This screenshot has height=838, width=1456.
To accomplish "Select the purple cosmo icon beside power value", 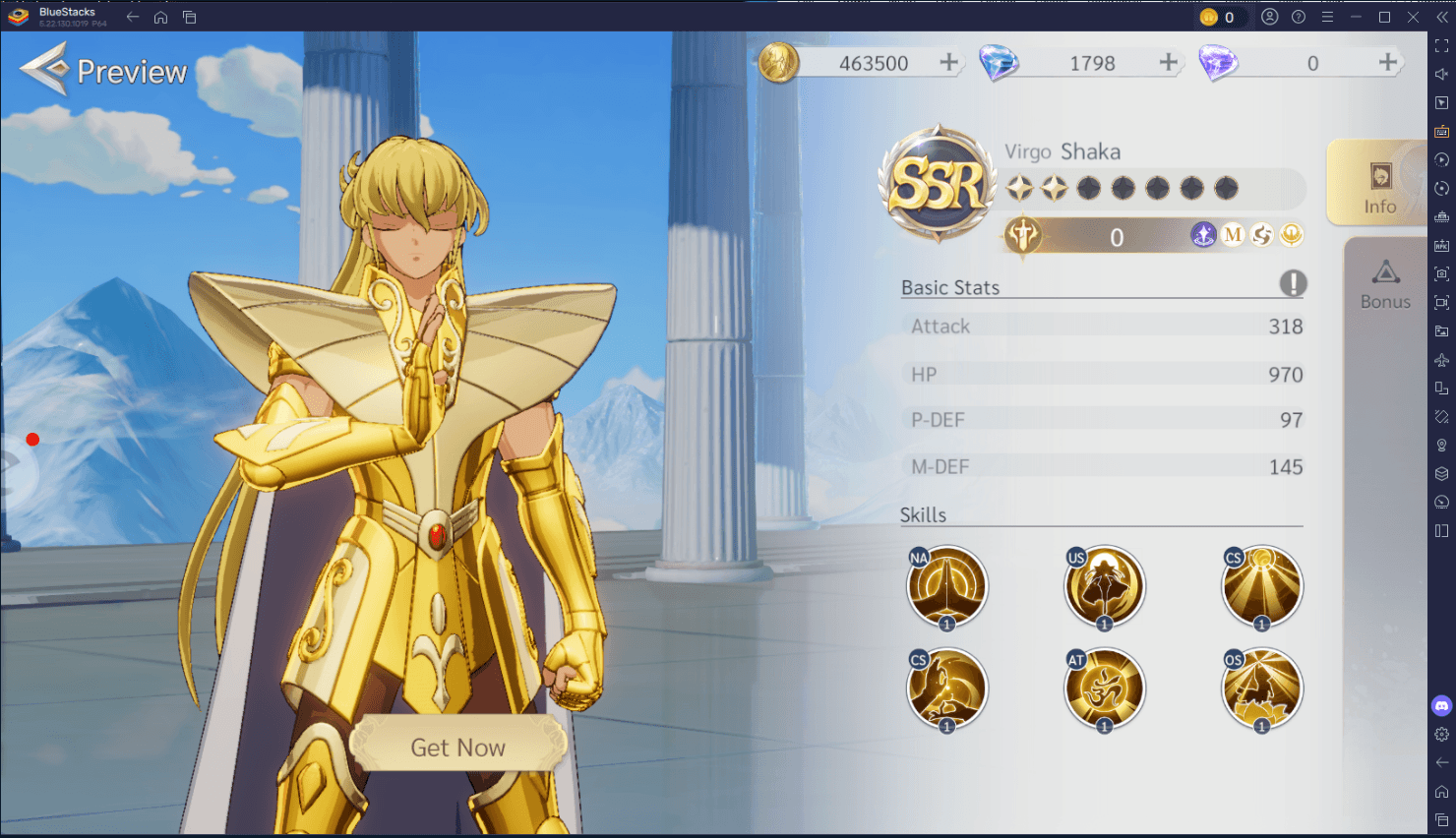I will 1202,235.
